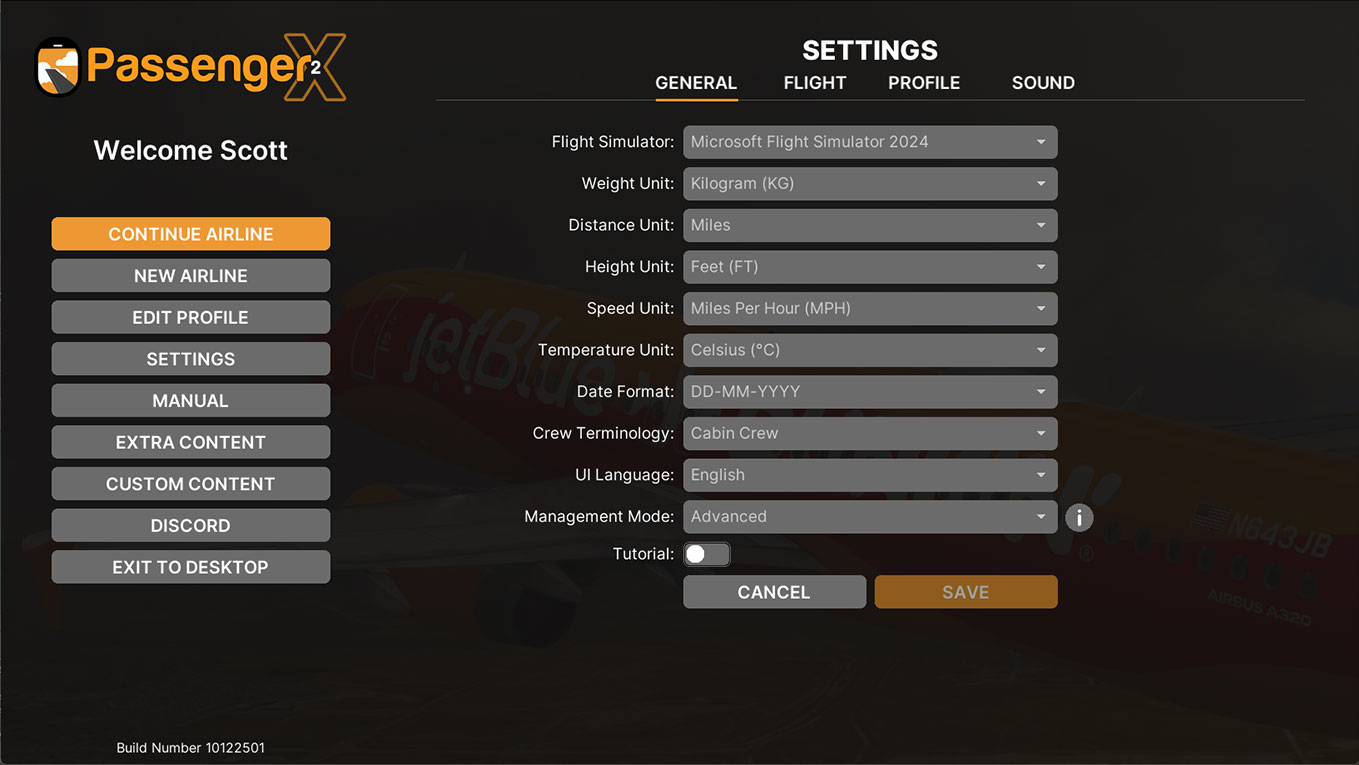Switch to the Profile settings tab
The width and height of the screenshot is (1359, 765).
coord(923,83)
